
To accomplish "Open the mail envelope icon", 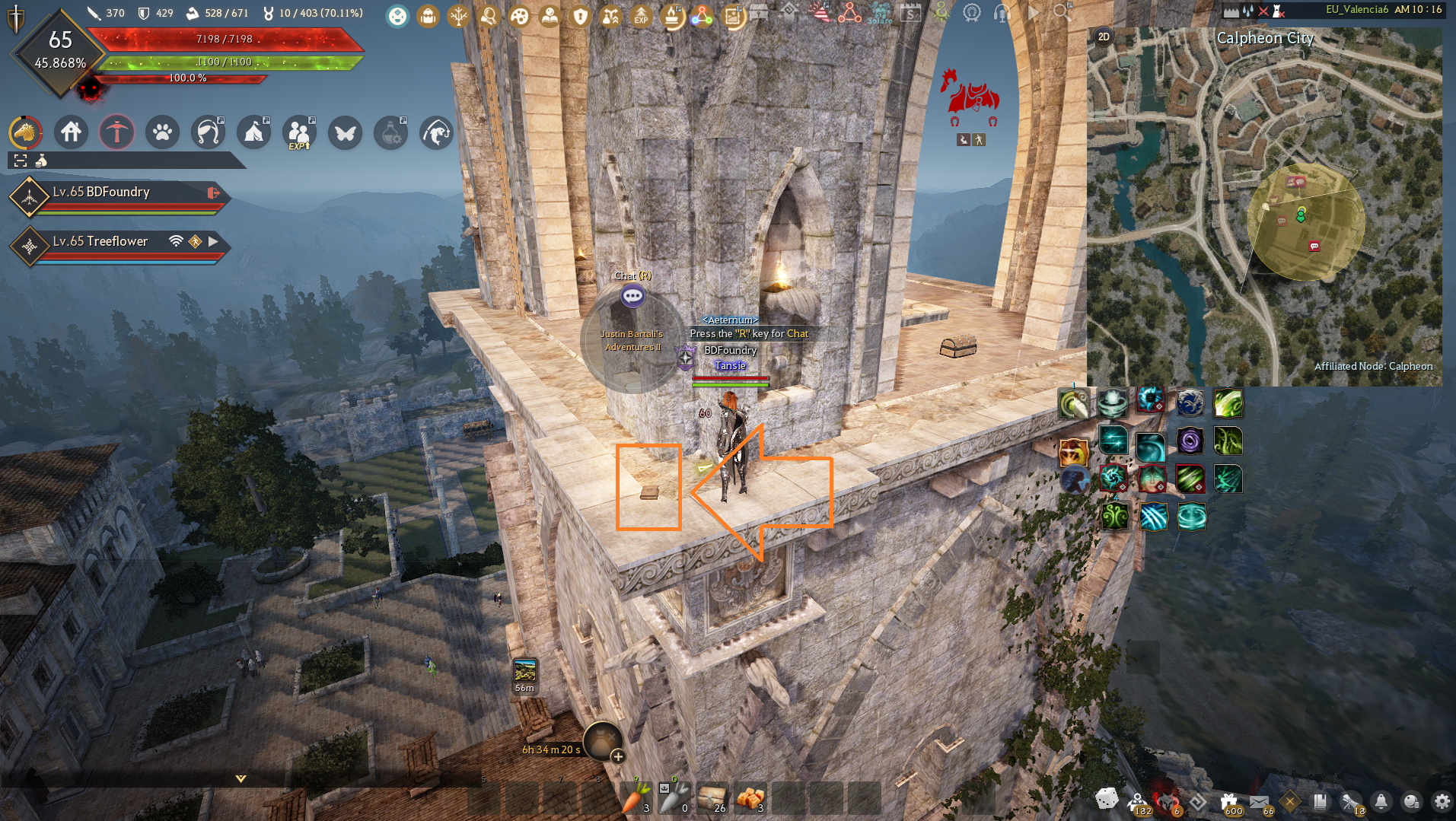I will [1259, 801].
